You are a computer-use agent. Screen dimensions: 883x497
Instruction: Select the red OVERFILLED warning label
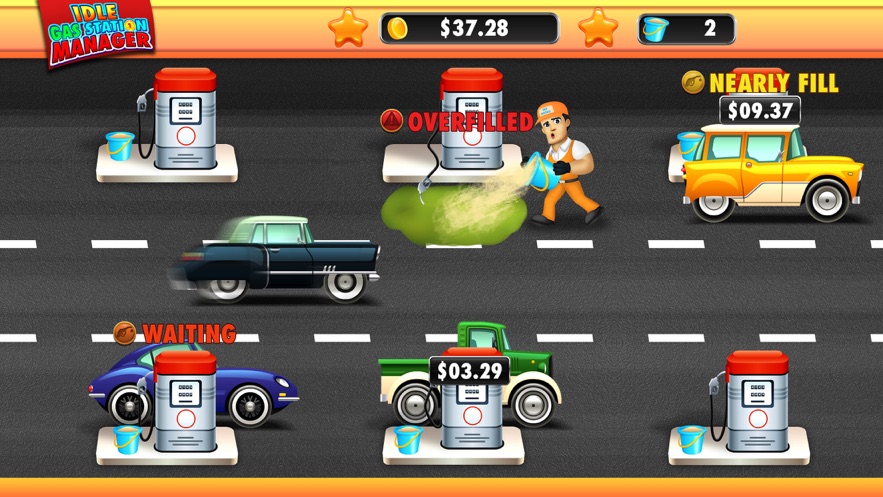point(457,122)
